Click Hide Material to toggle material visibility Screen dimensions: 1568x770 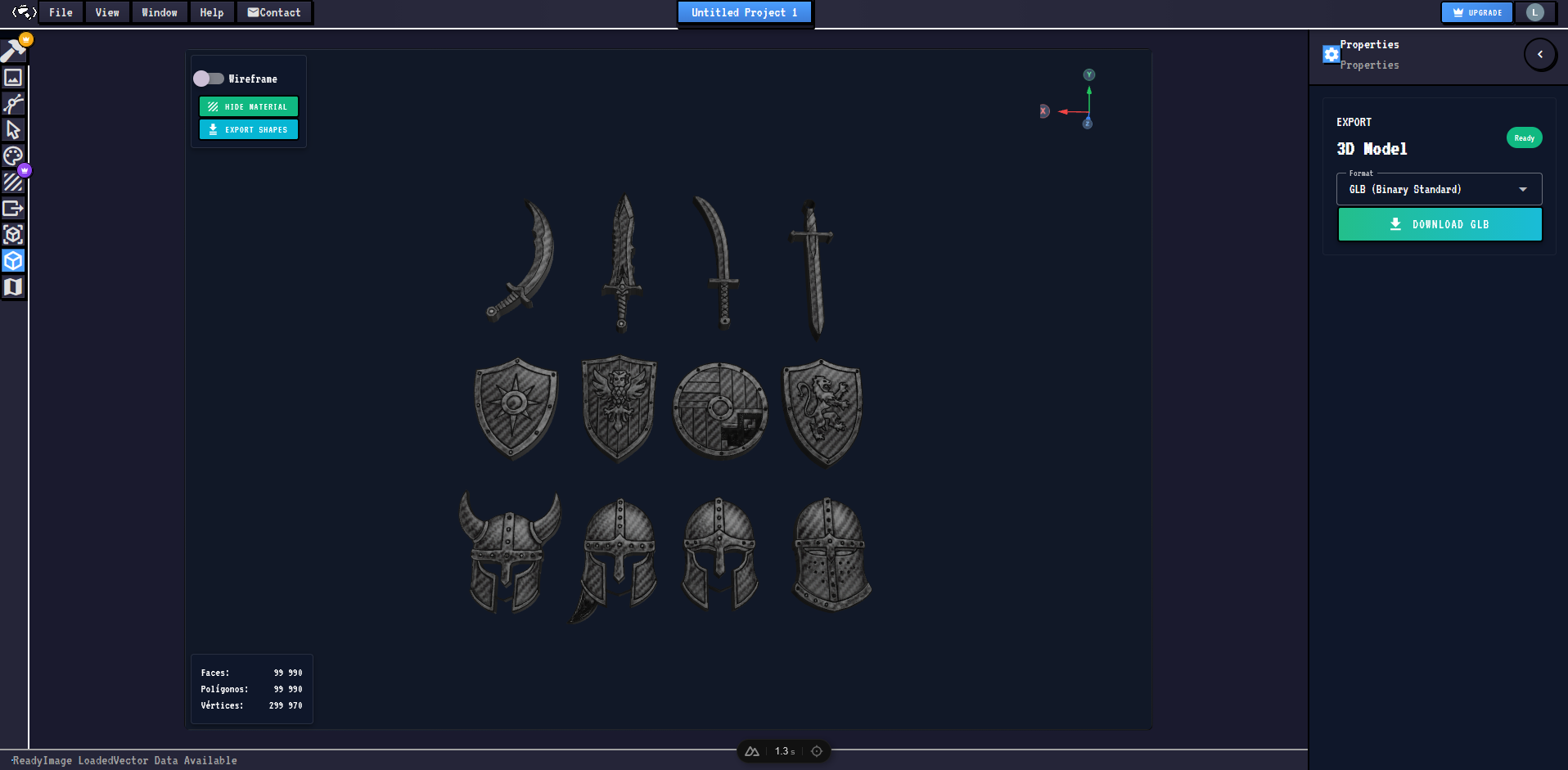[x=248, y=106]
